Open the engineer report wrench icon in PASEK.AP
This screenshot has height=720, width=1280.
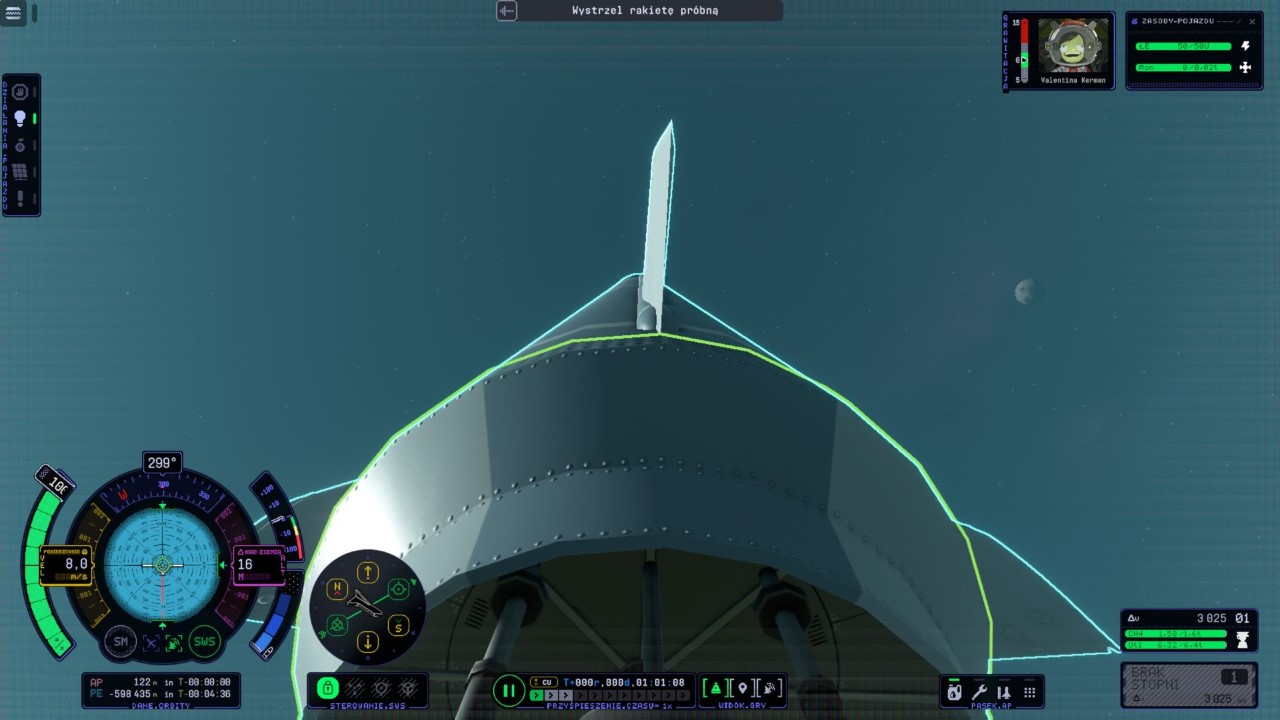click(x=978, y=691)
